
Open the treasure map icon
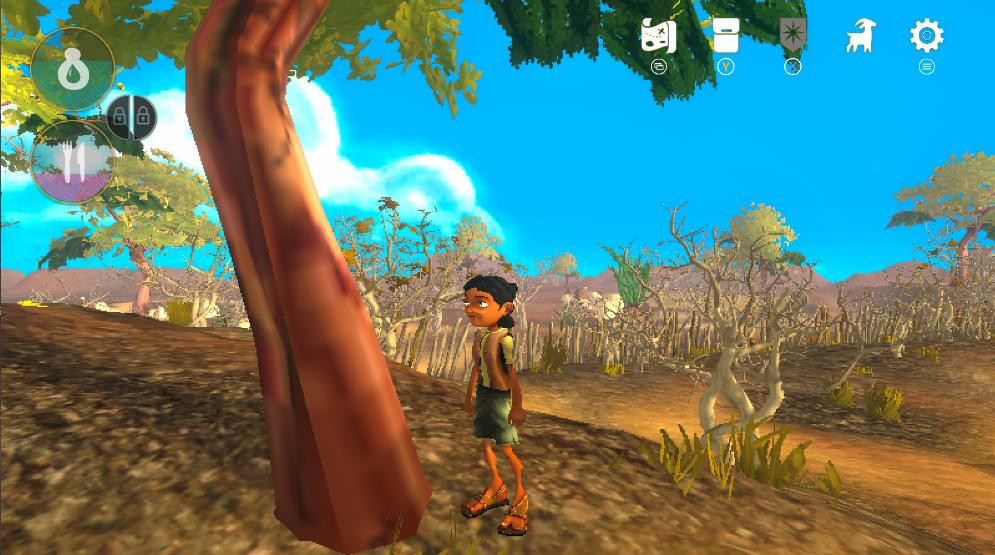[658, 36]
